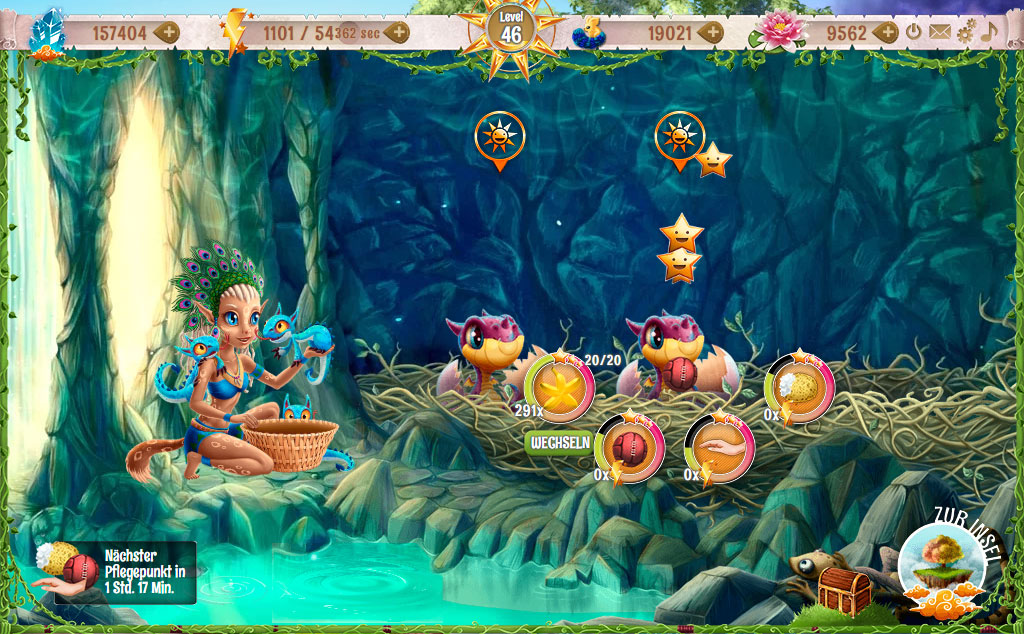The image size is (1024, 634).
Task: Choose the red ball play action
Action: 629,448
